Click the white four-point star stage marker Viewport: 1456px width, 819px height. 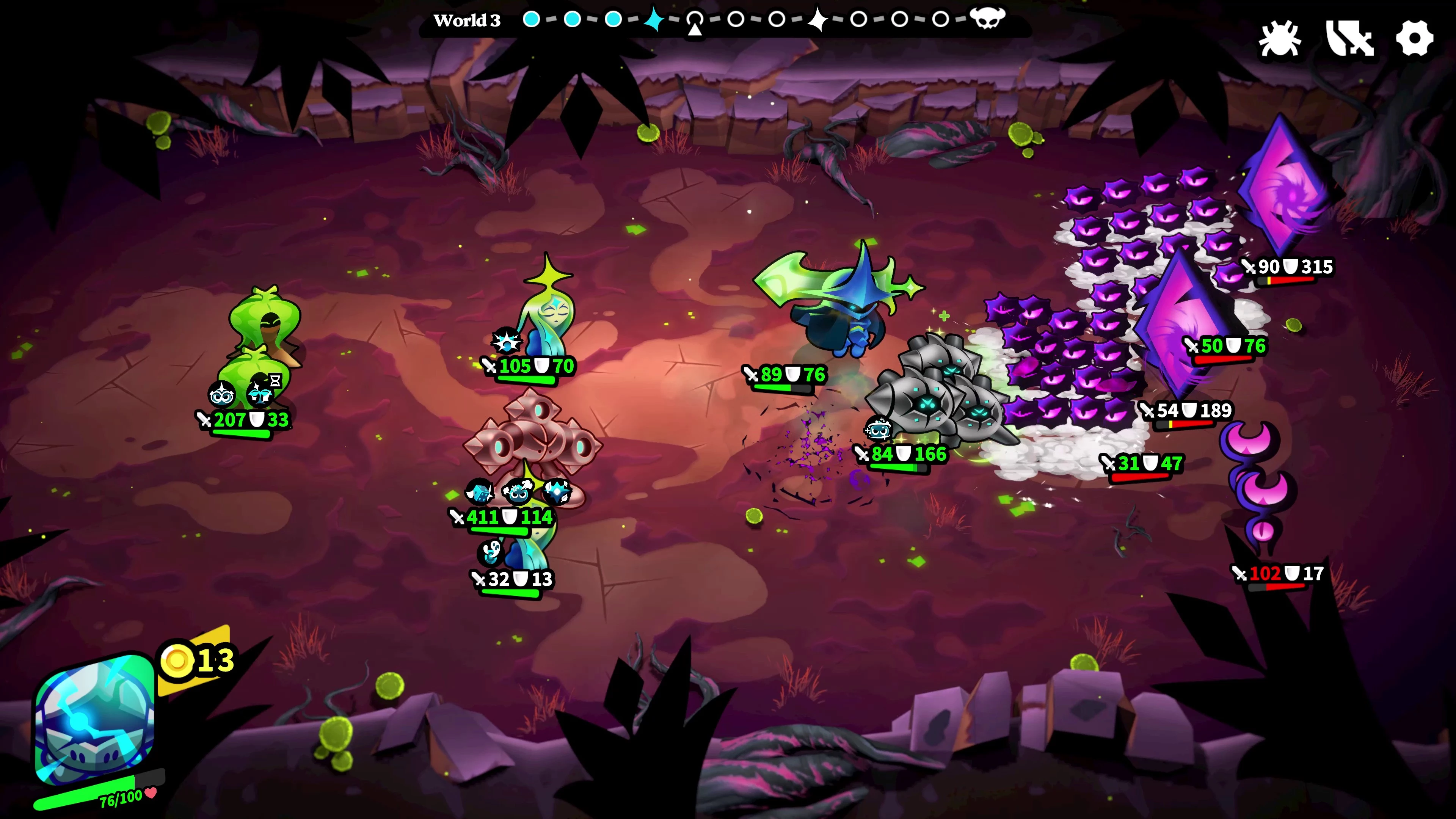[817, 19]
